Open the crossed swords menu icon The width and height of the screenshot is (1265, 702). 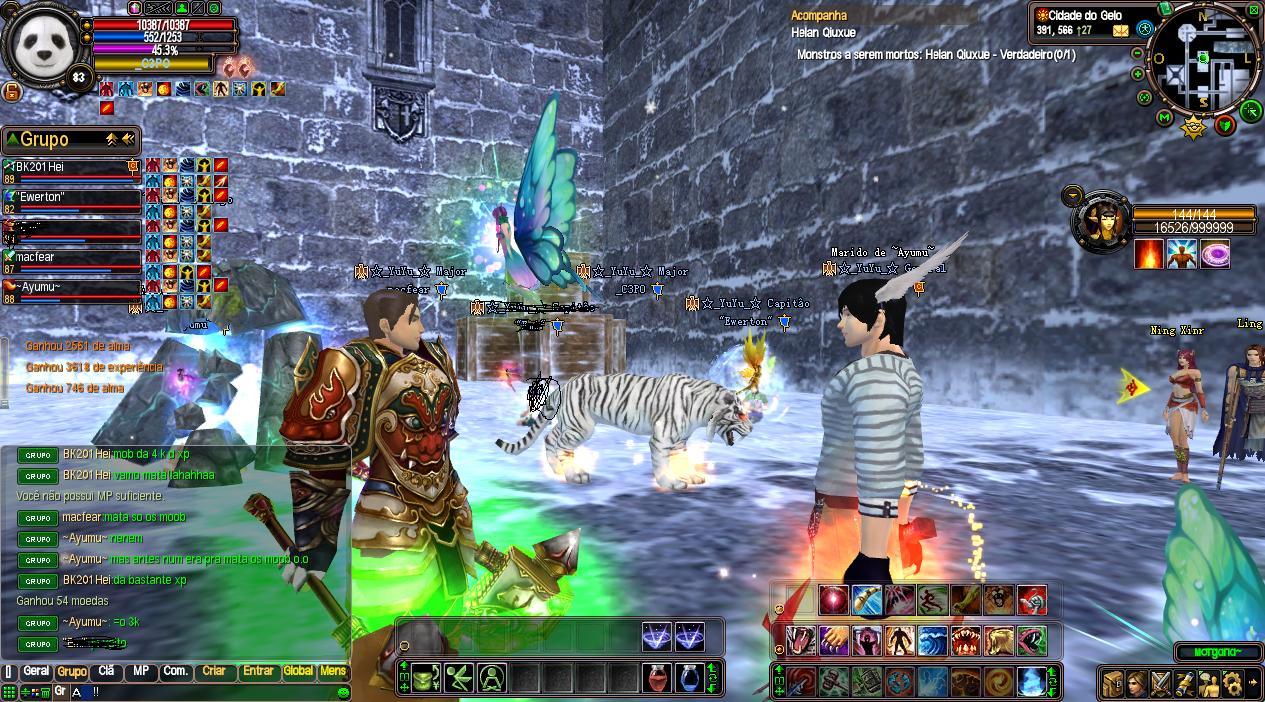(1160, 683)
